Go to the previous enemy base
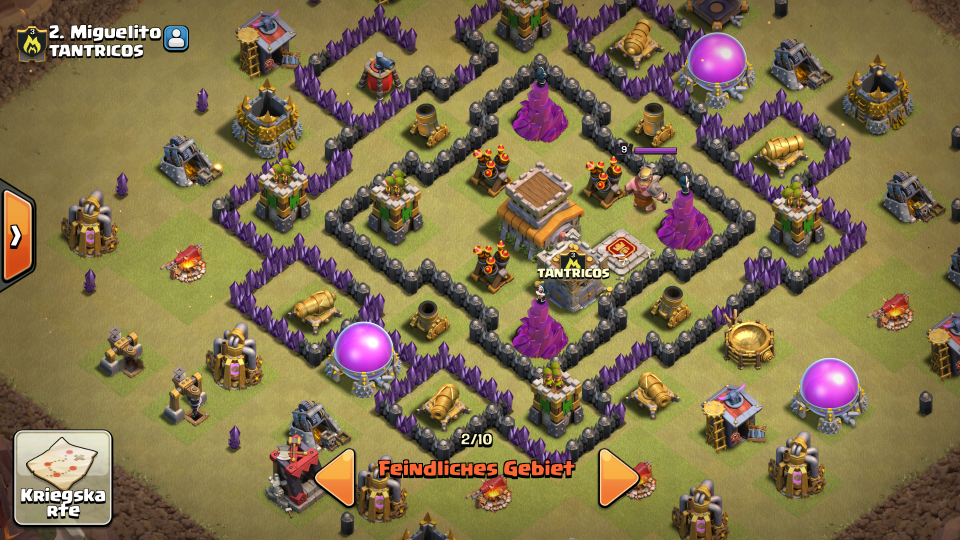This screenshot has height=540, width=960. click(336, 477)
